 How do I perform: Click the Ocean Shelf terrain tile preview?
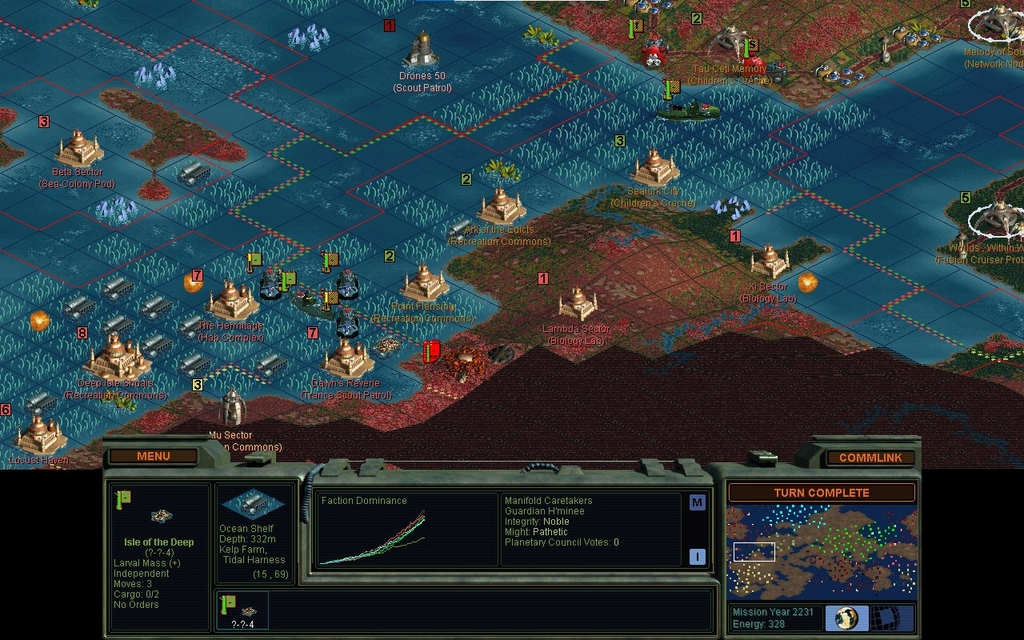[x=254, y=503]
